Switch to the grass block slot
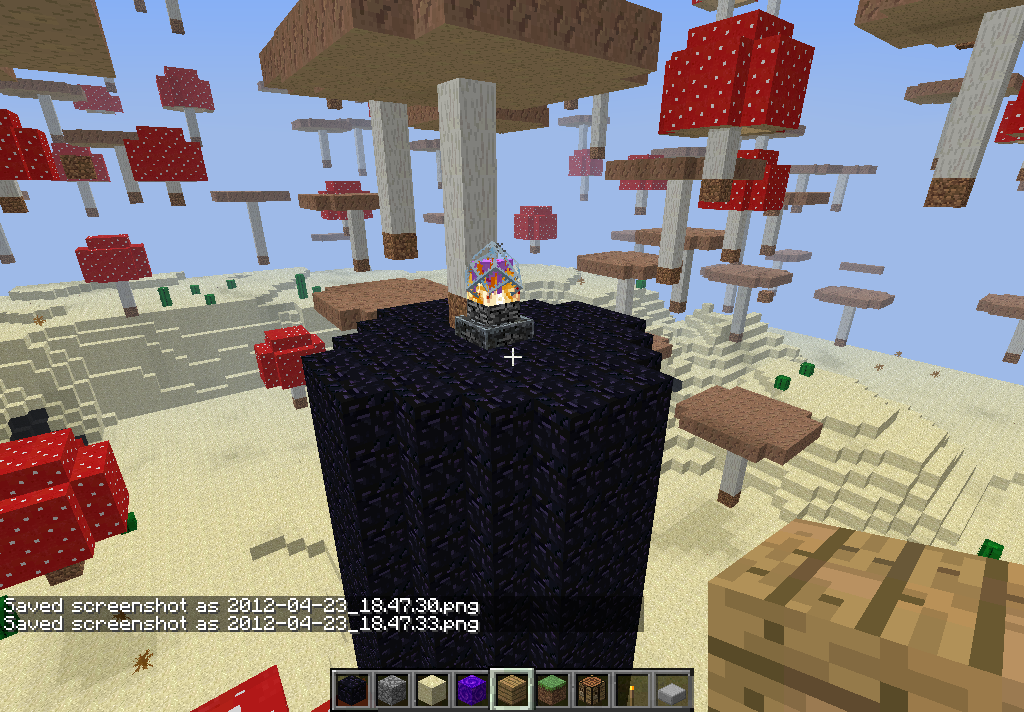The height and width of the screenshot is (712, 1024). [x=551, y=690]
